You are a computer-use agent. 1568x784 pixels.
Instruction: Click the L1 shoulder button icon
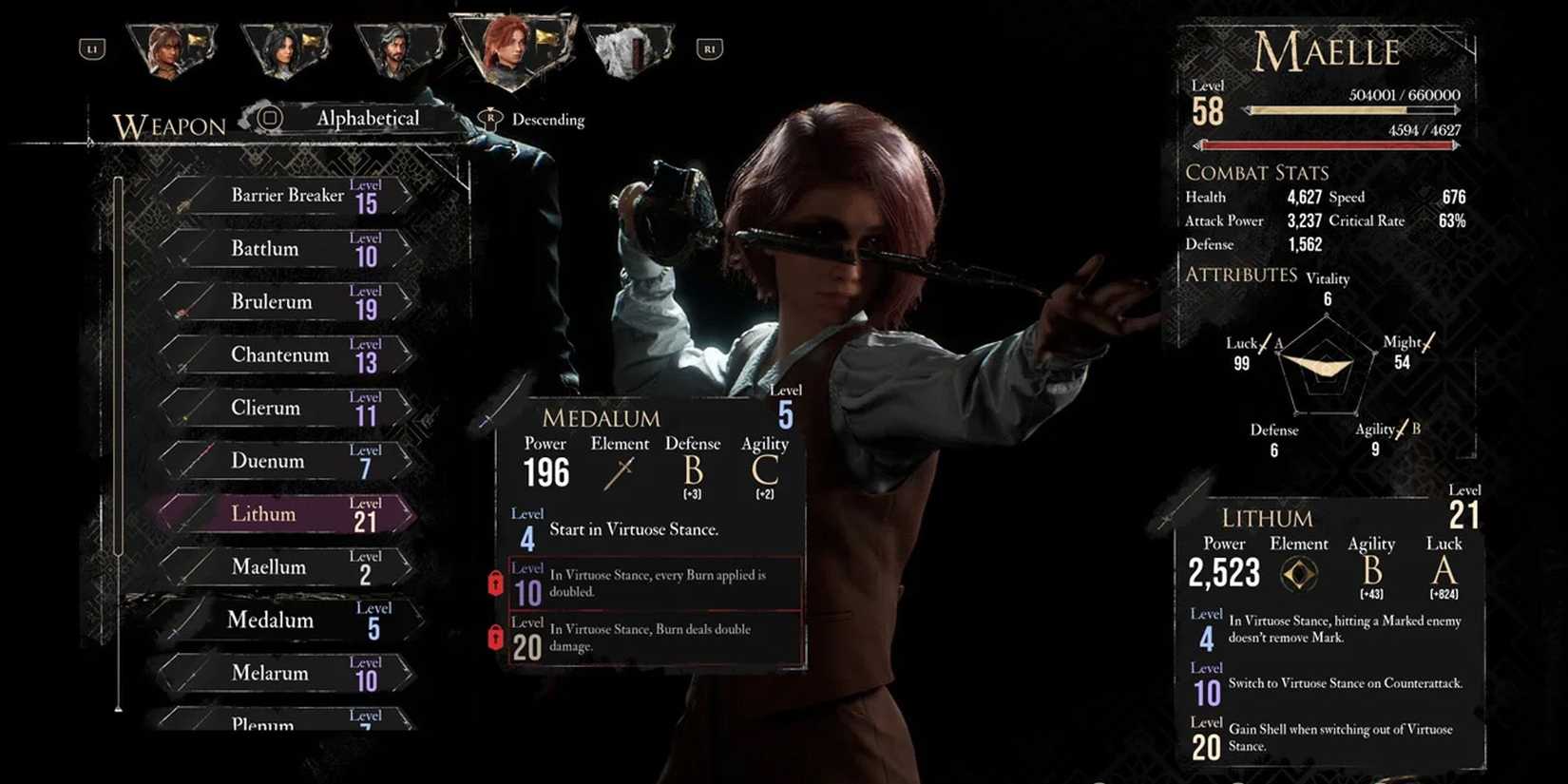[92, 48]
